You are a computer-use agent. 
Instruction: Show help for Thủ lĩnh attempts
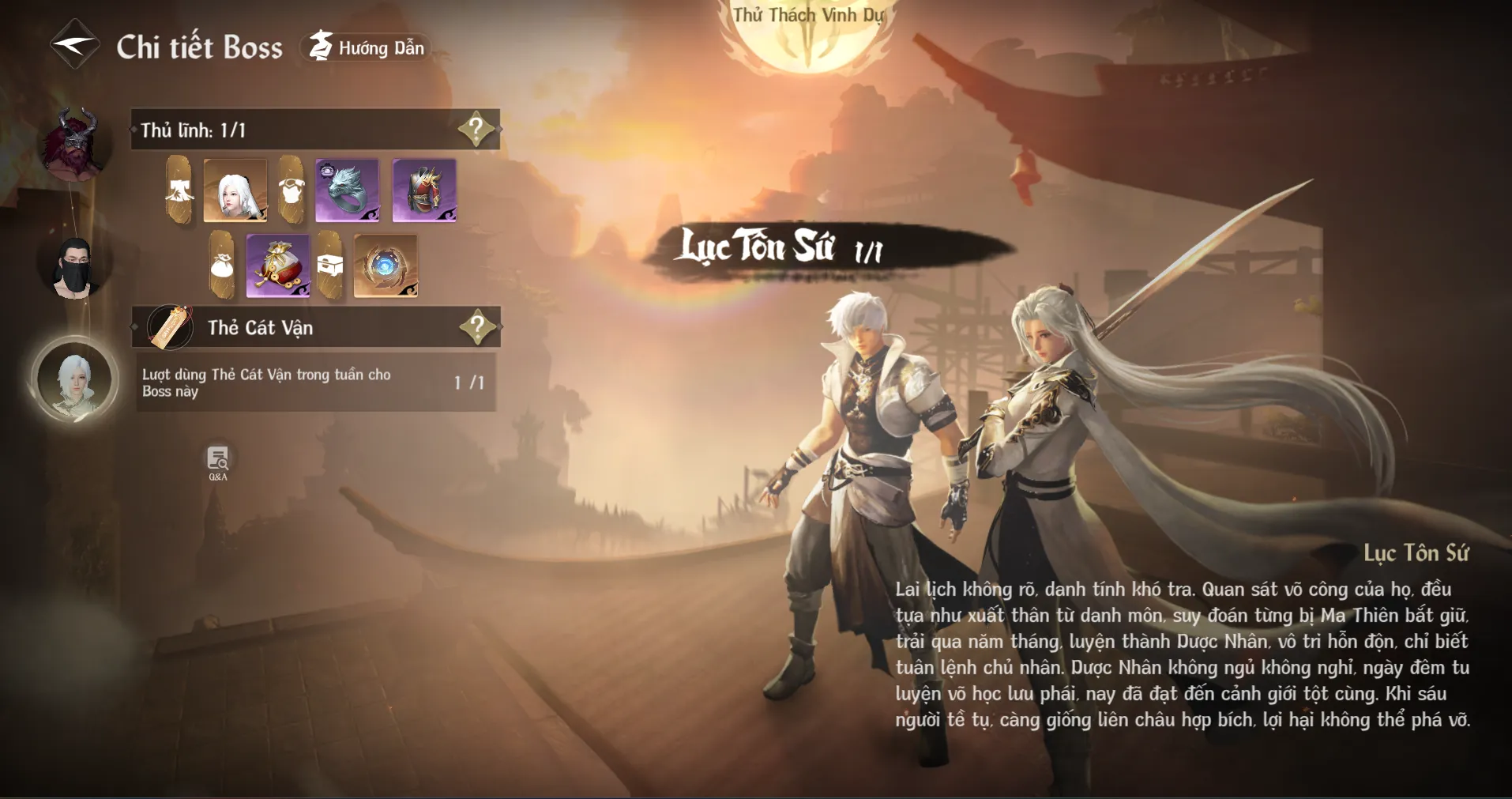pos(476,129)
